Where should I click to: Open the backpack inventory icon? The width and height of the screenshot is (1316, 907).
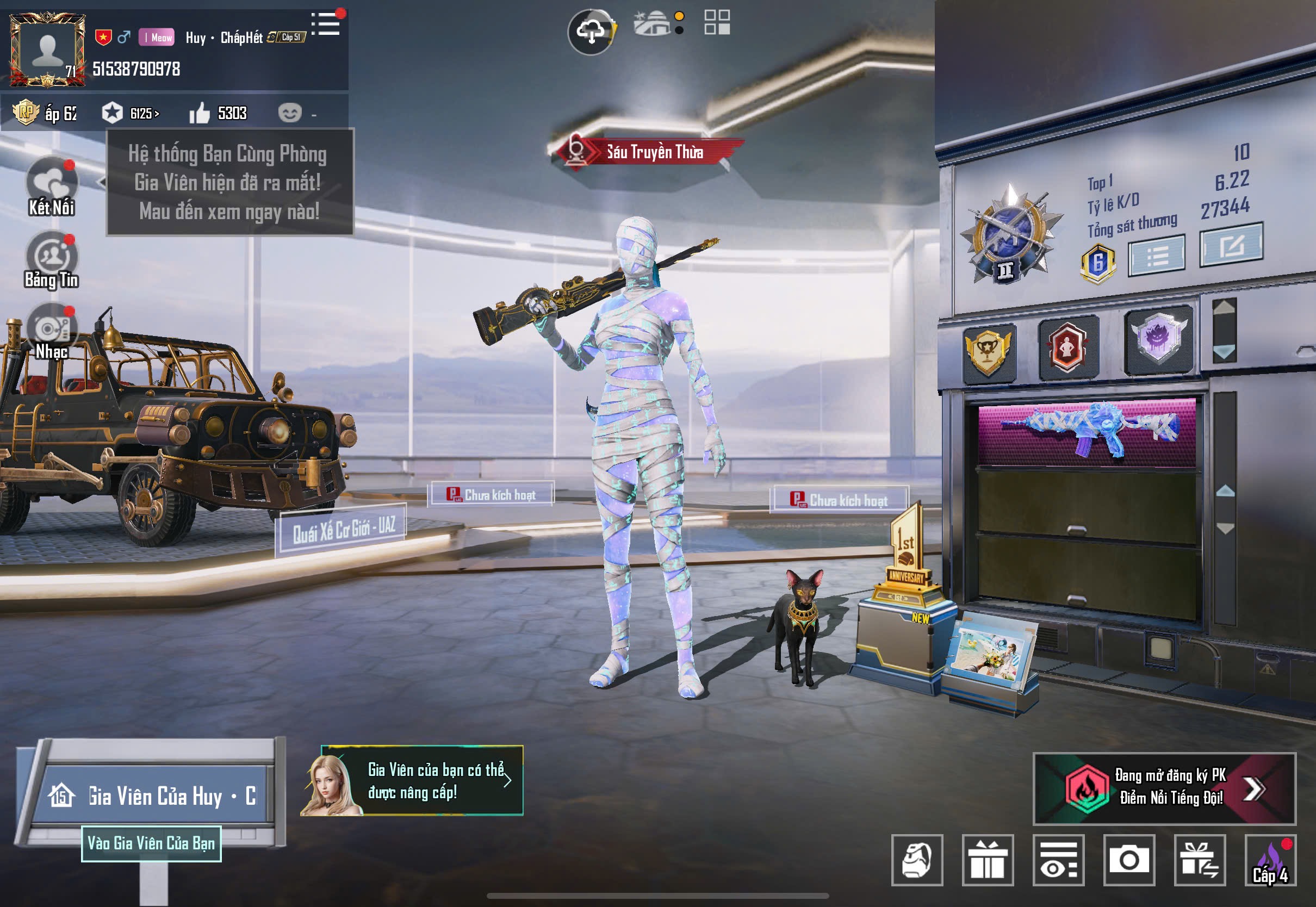click(916, 860)
